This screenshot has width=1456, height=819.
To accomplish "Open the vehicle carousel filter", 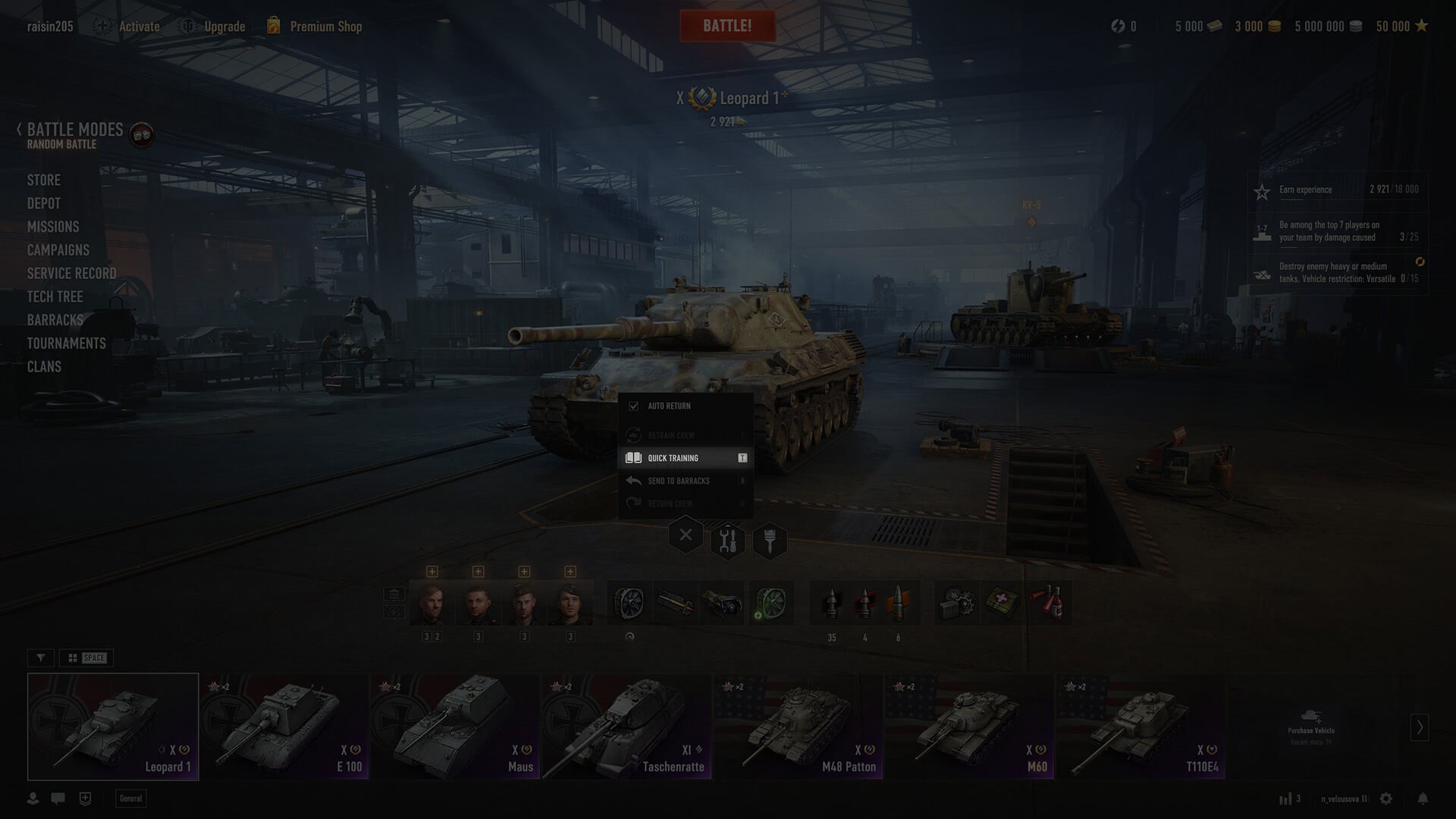I will click(41, 657).
